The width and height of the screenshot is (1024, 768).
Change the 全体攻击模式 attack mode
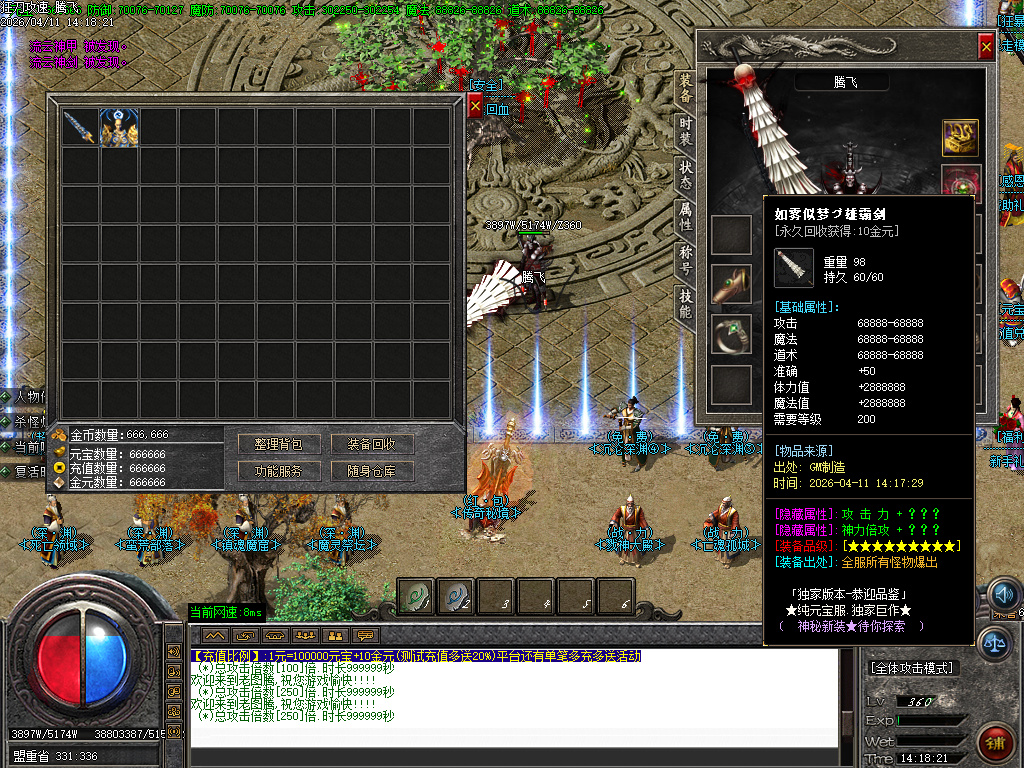click(x=912, y=667)
